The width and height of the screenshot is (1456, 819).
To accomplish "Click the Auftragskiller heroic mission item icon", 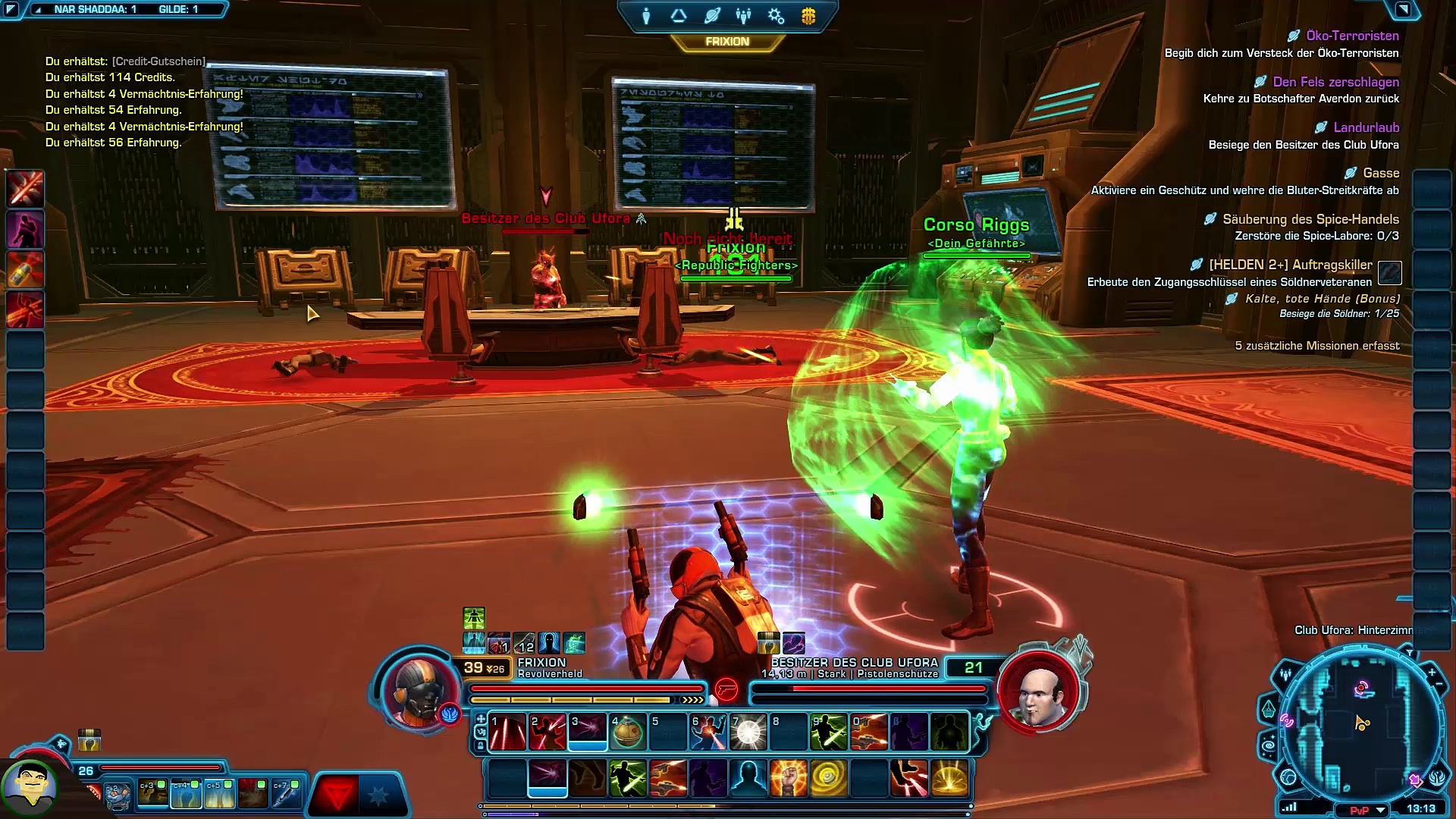I will point(1389,272).
